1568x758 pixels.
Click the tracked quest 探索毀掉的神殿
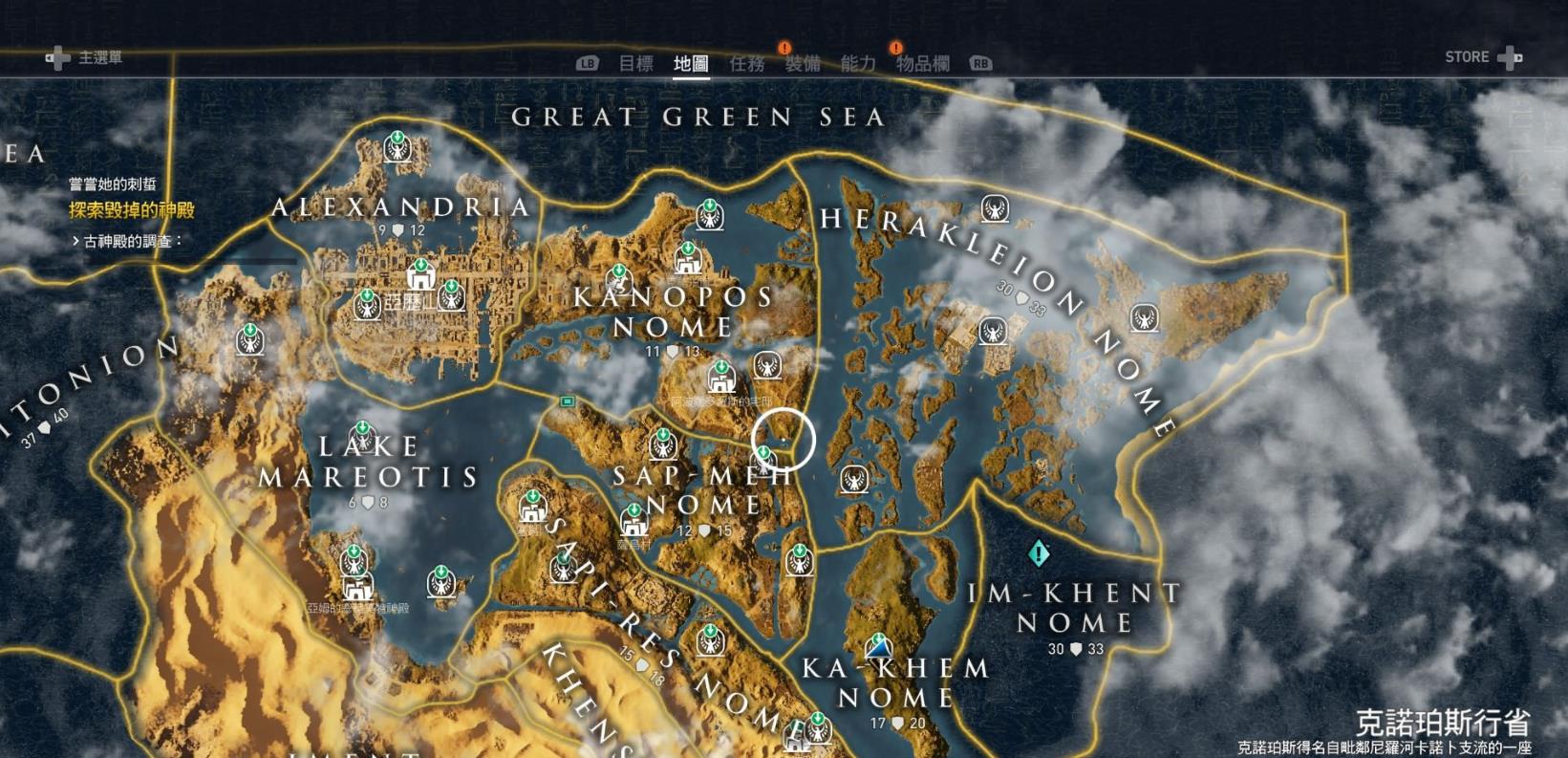click(x=132, y=210)
